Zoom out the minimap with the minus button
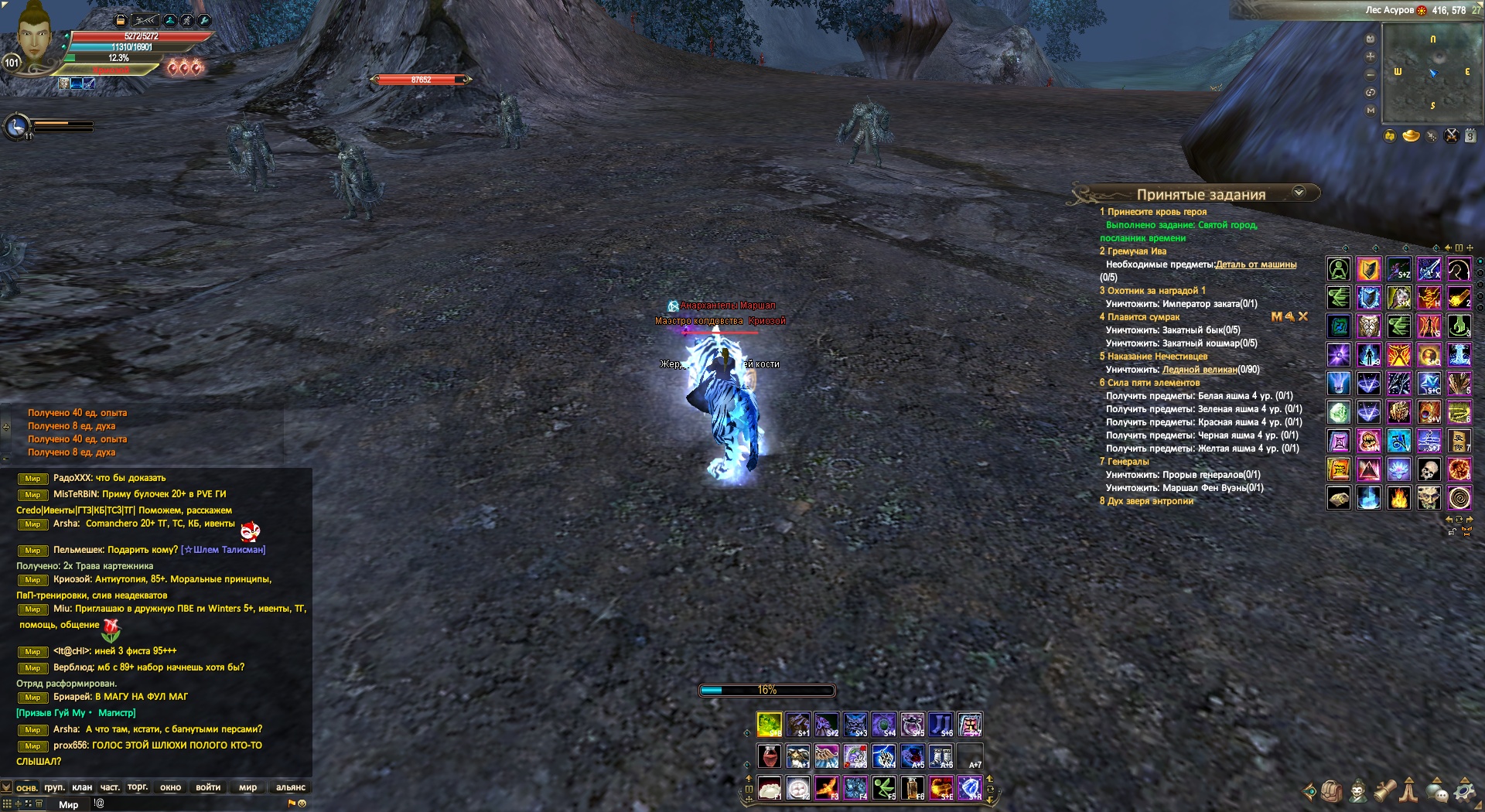This screenshot has width=1485, height=812. pos(1371,74)
